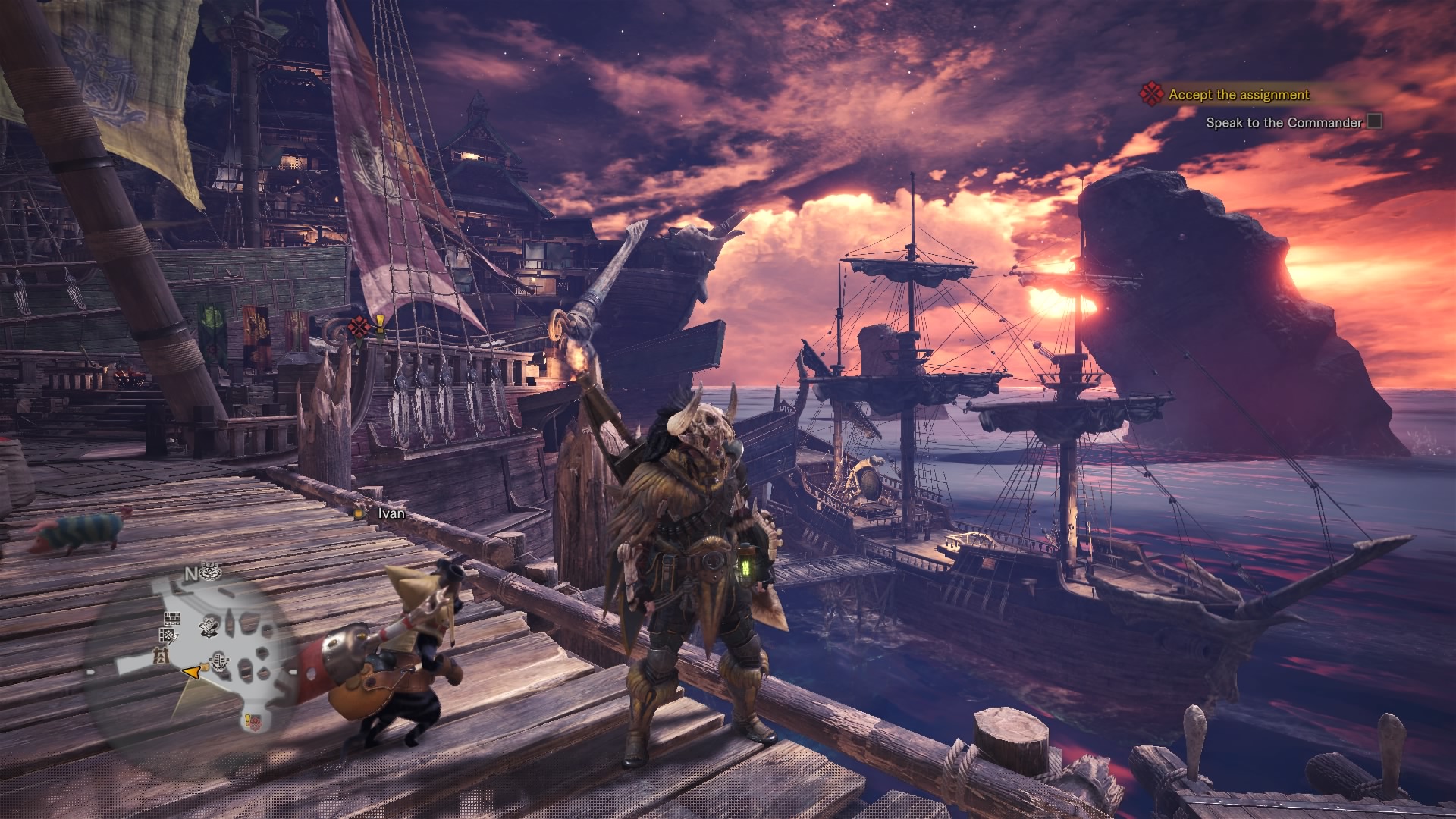Click the brick-pattern board icon on minimap

(173, 618)
